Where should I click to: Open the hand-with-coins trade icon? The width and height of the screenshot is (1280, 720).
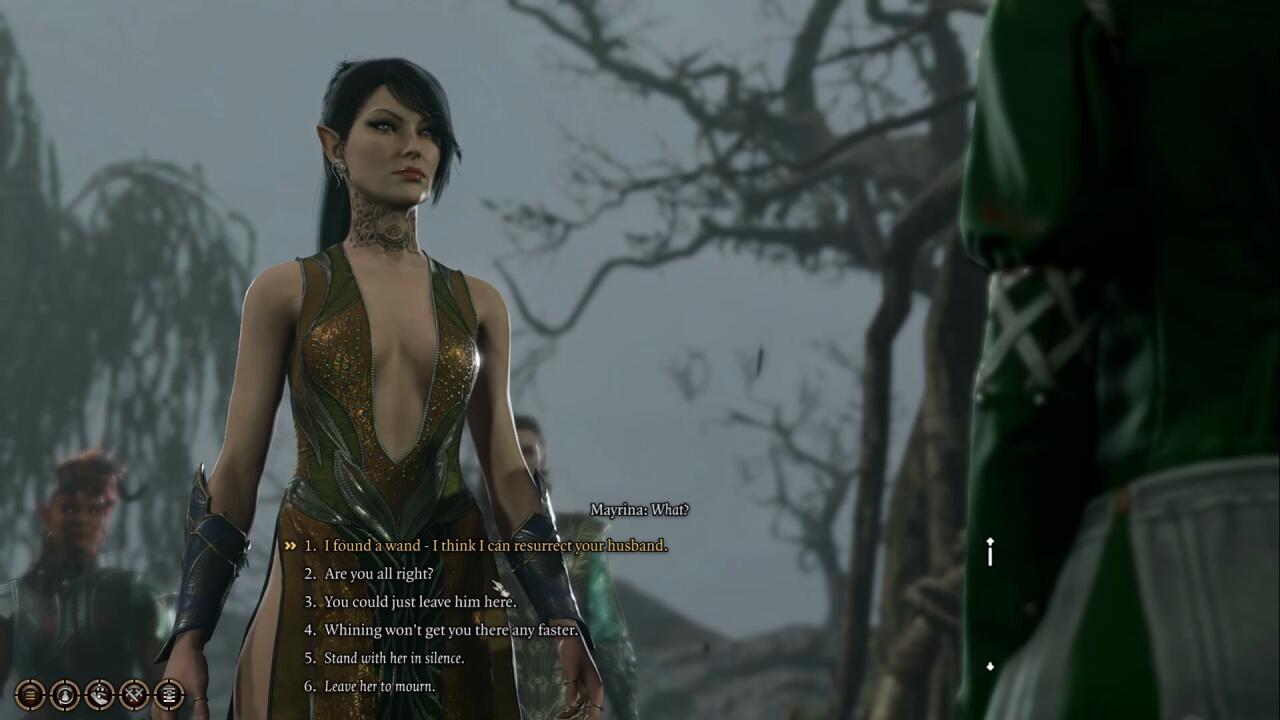pyautogui.click(x=100, y=693)
